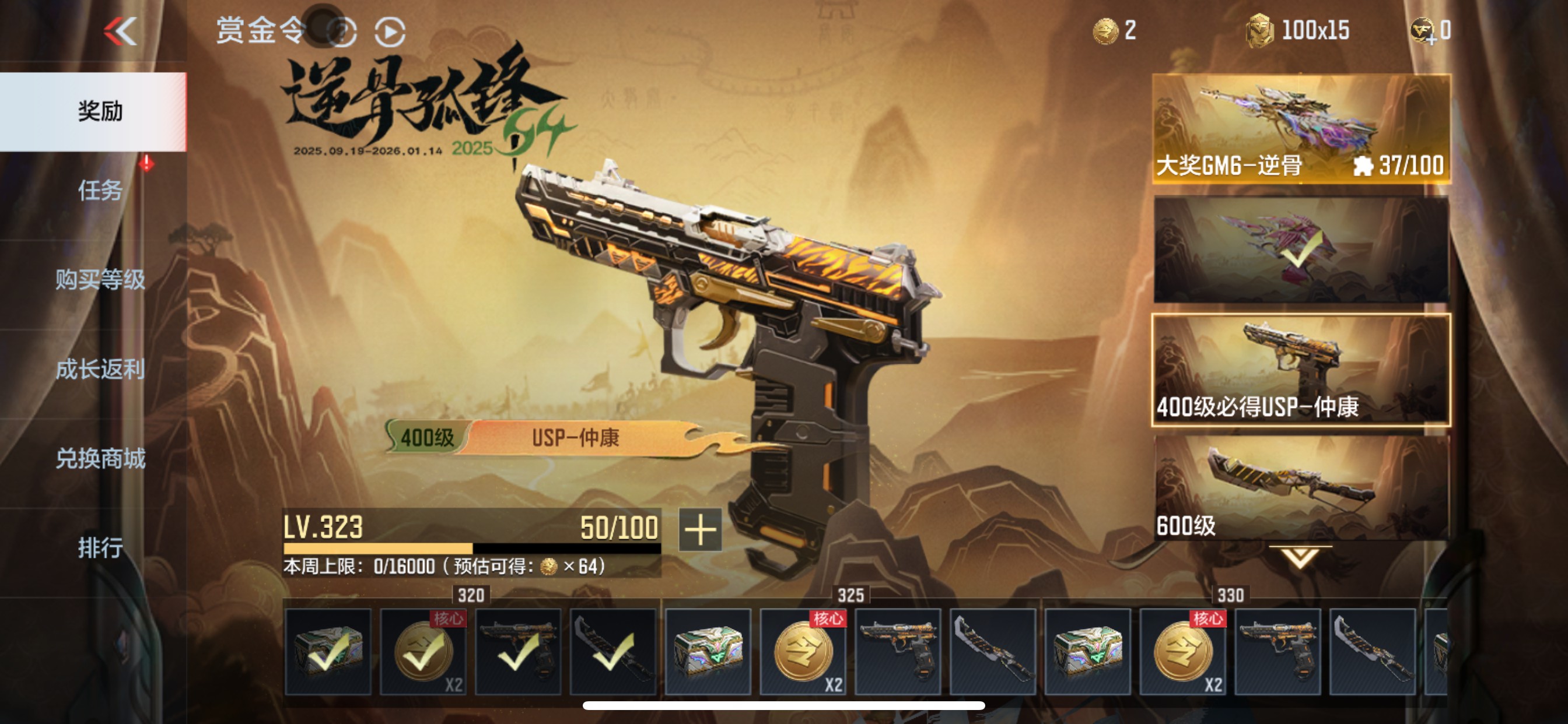Play the season preview video

click(x=390, y=32)
